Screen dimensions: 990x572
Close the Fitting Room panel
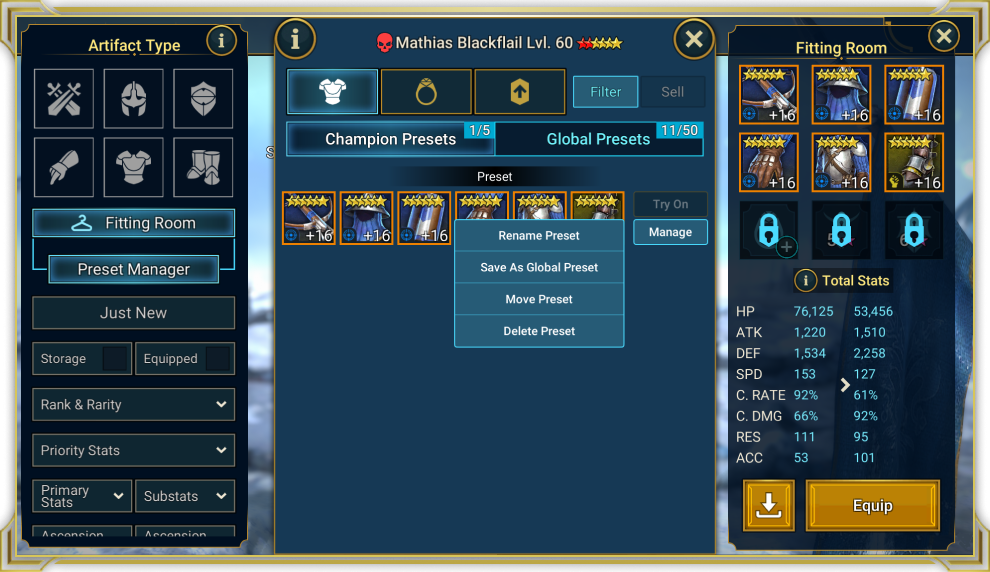pyautogui.click(x=943, y=37)
